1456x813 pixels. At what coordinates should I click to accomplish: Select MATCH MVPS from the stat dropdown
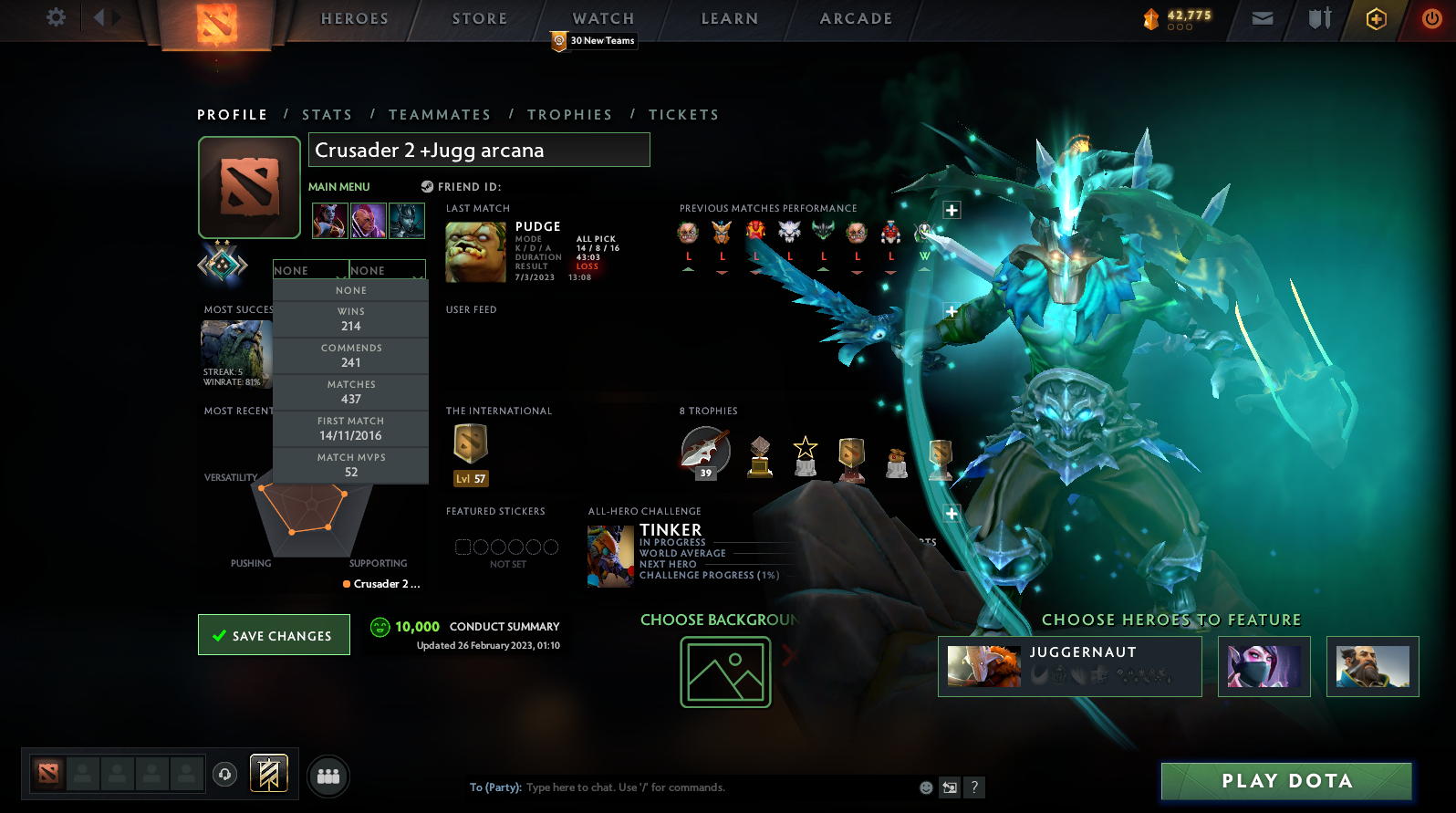click(350, 464)
